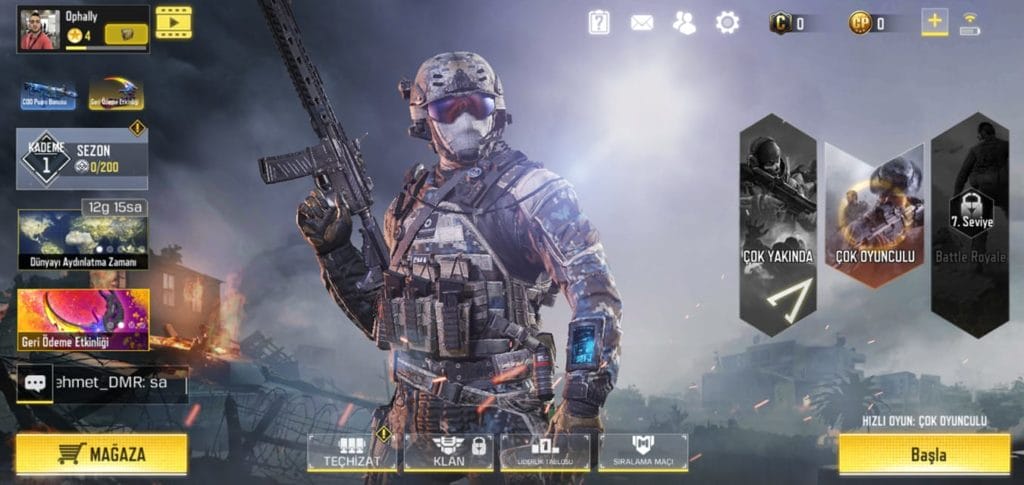The height and width of the screenshot is (485, 1024).
Task: Open Sıralama Maçı ranked match
Action: [642, 452]
